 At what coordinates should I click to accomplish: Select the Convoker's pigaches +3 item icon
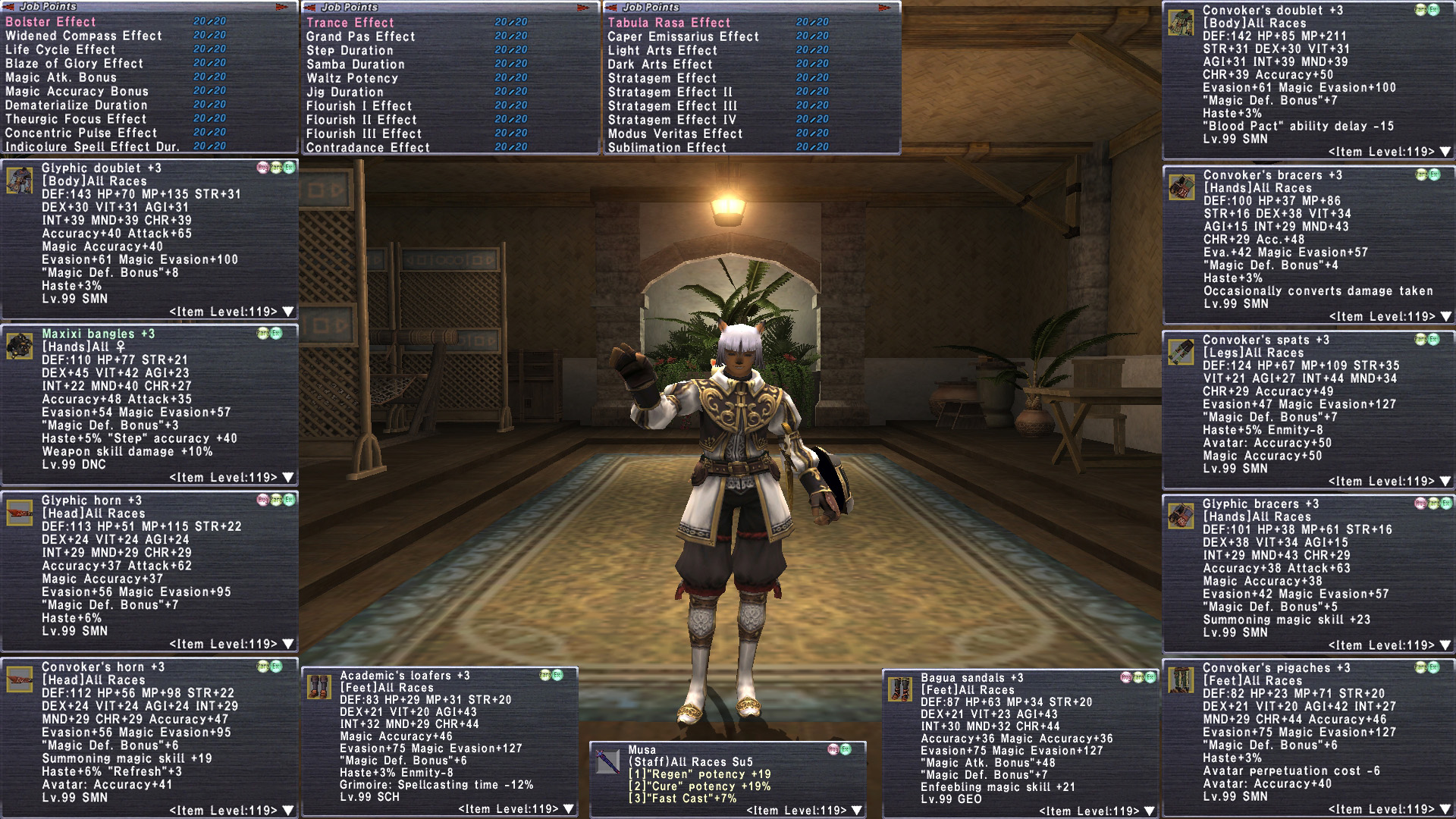1181,680
